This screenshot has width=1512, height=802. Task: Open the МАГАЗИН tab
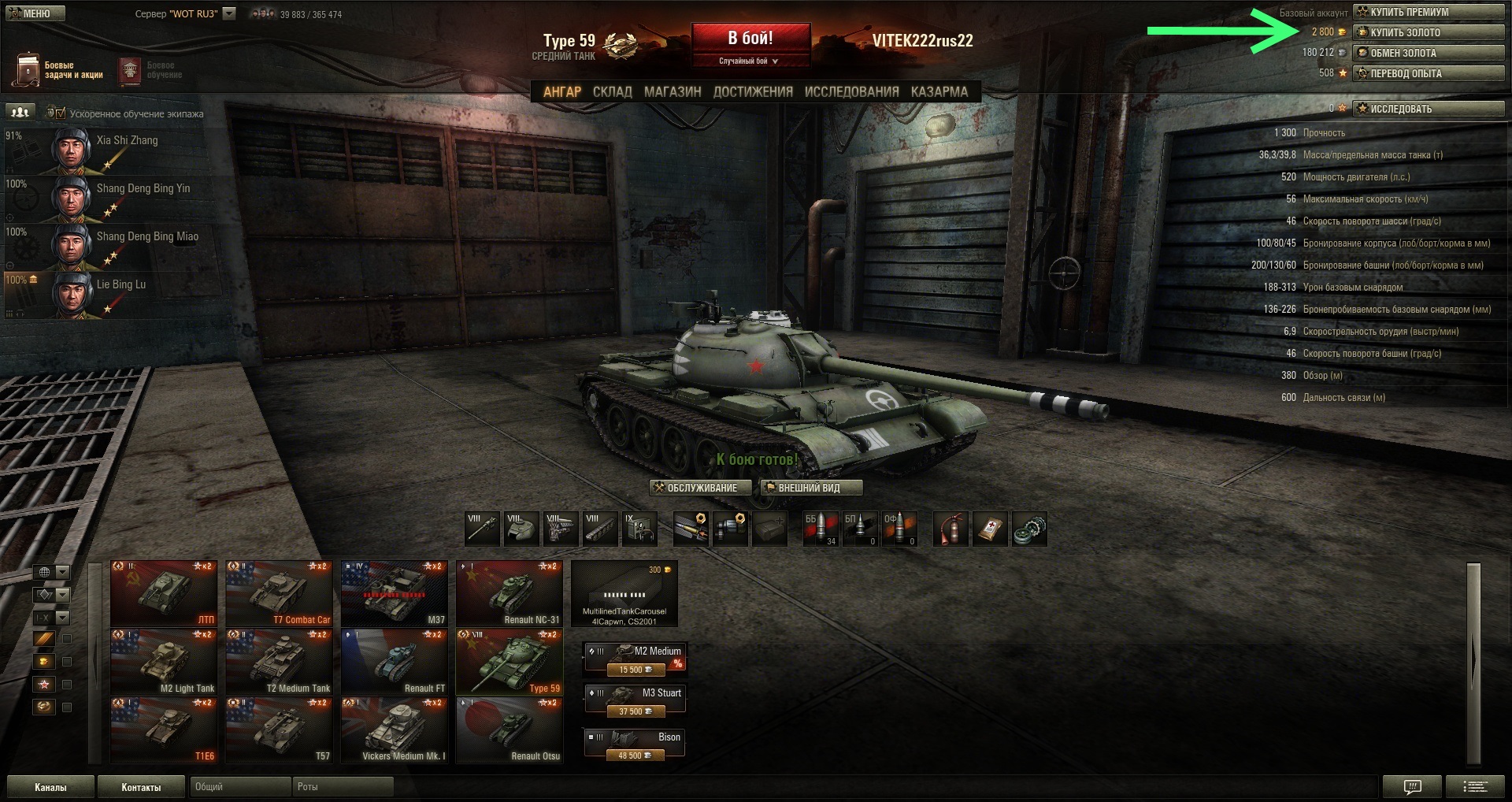(x=673, y=91)
